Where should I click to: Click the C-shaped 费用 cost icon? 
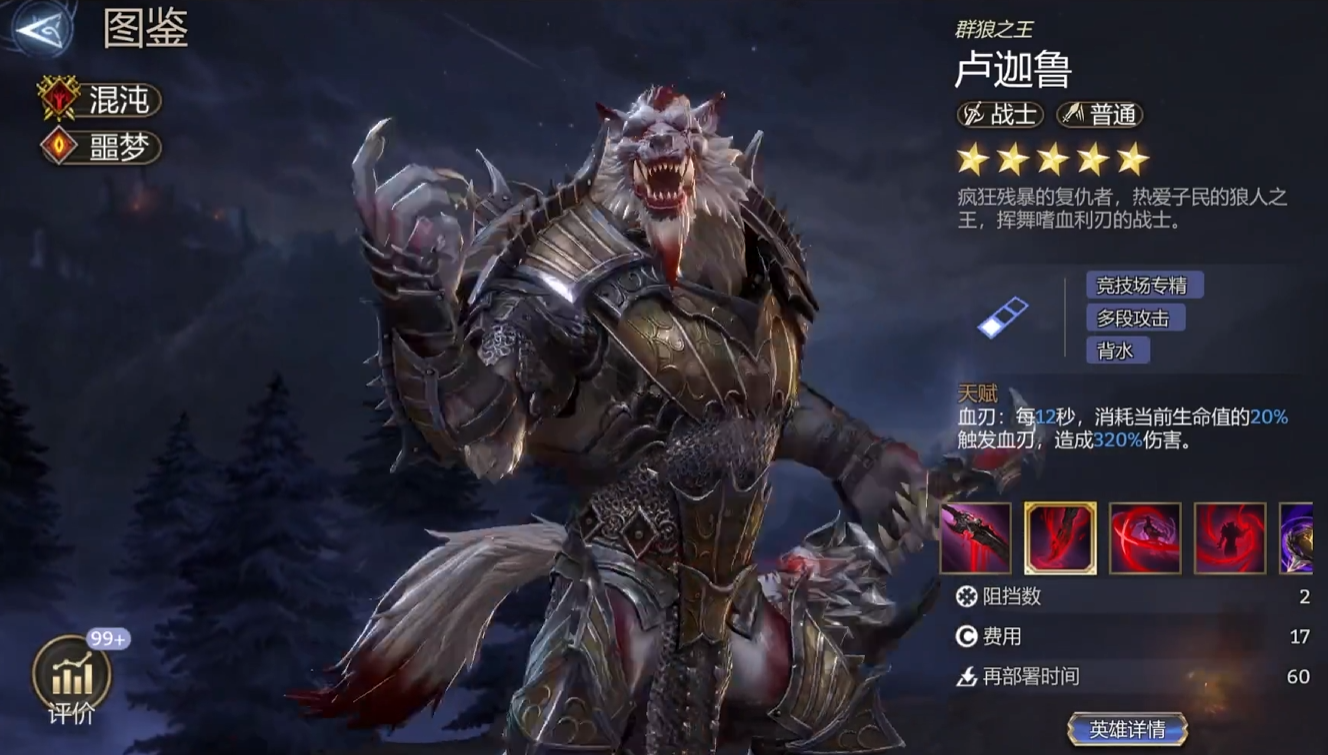(965, 634)
